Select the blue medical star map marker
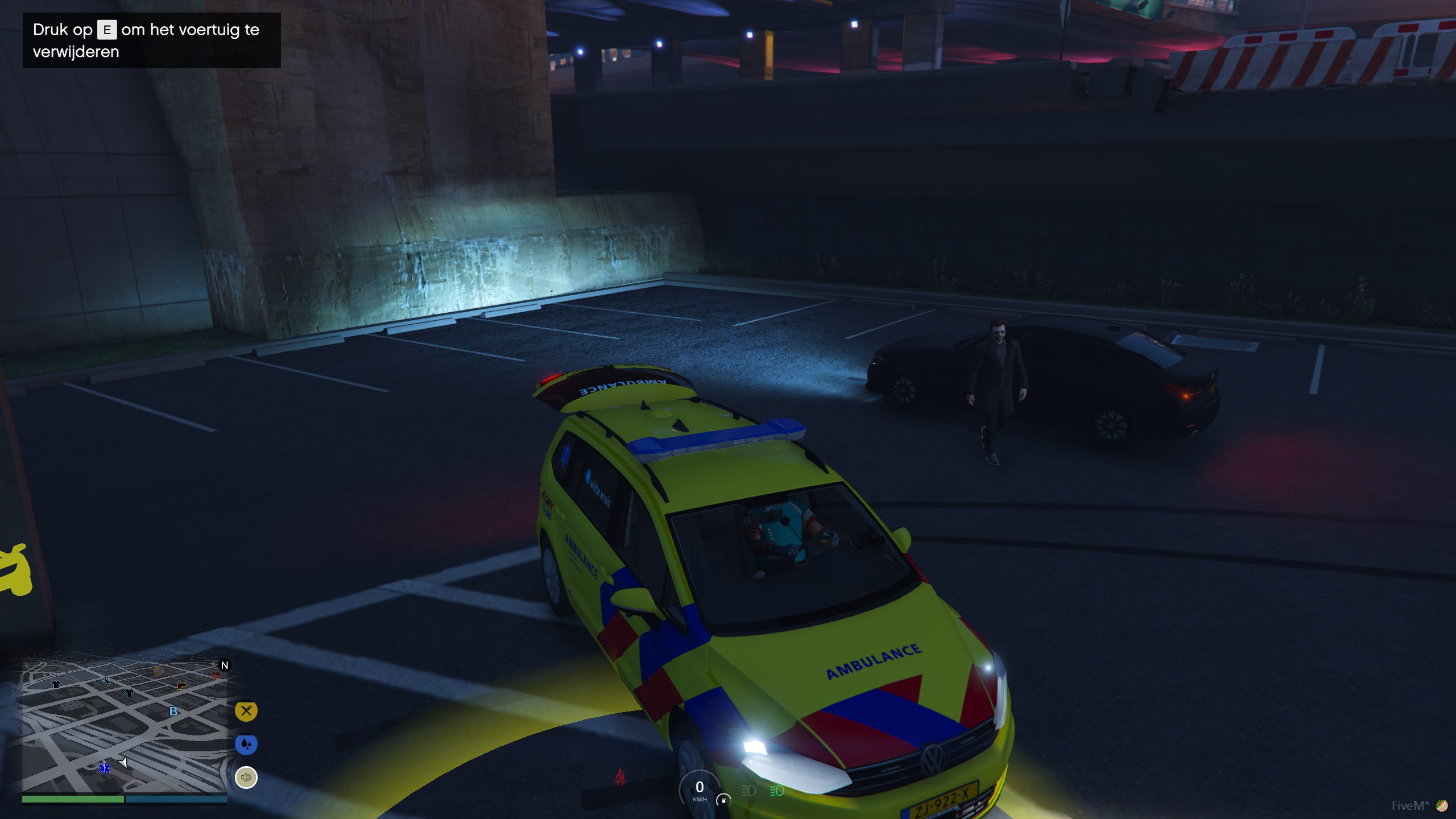This screenshot has width=1456, height=819. 105,768
